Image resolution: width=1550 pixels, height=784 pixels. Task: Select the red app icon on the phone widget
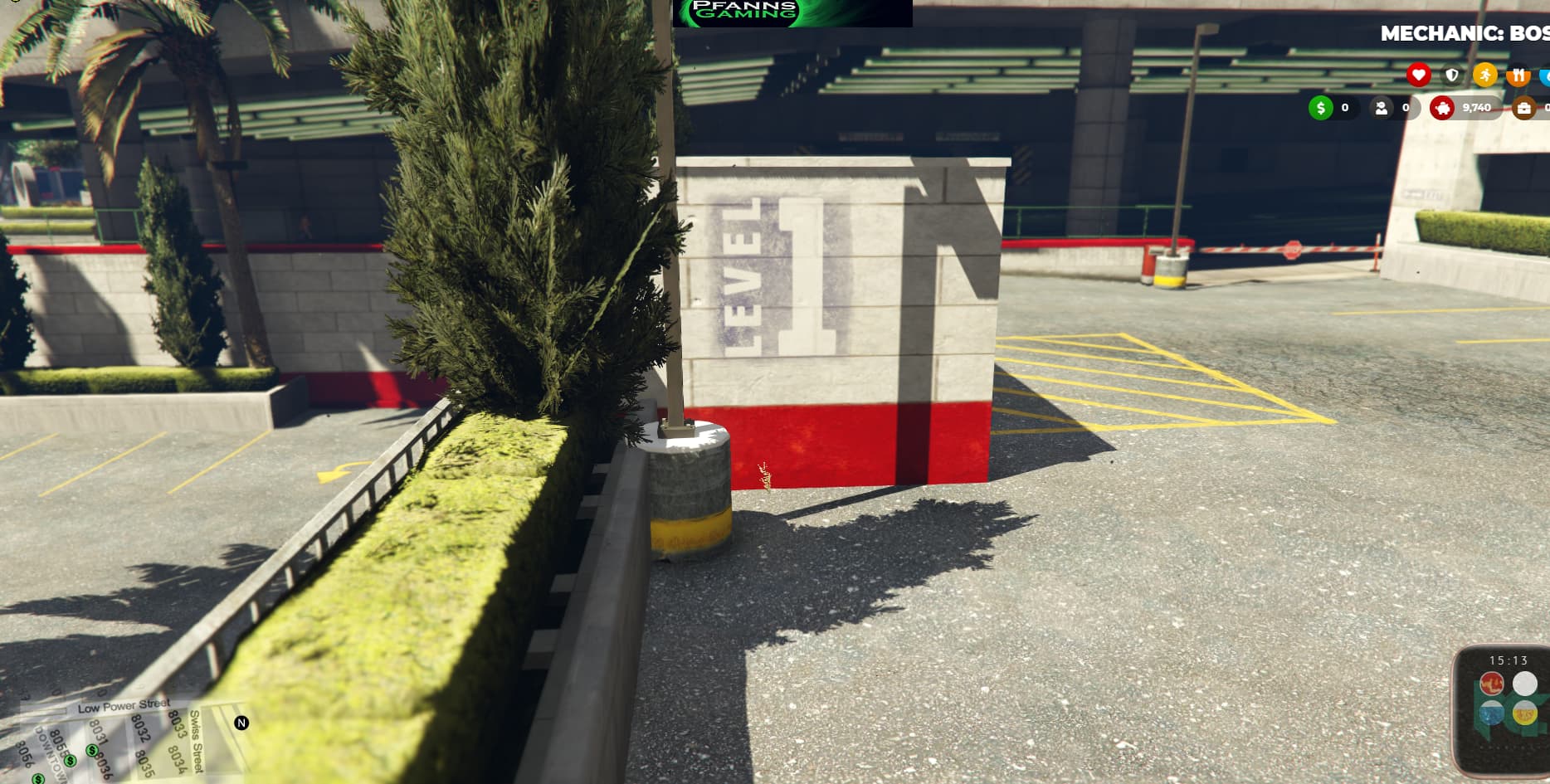pos(1492,683)
